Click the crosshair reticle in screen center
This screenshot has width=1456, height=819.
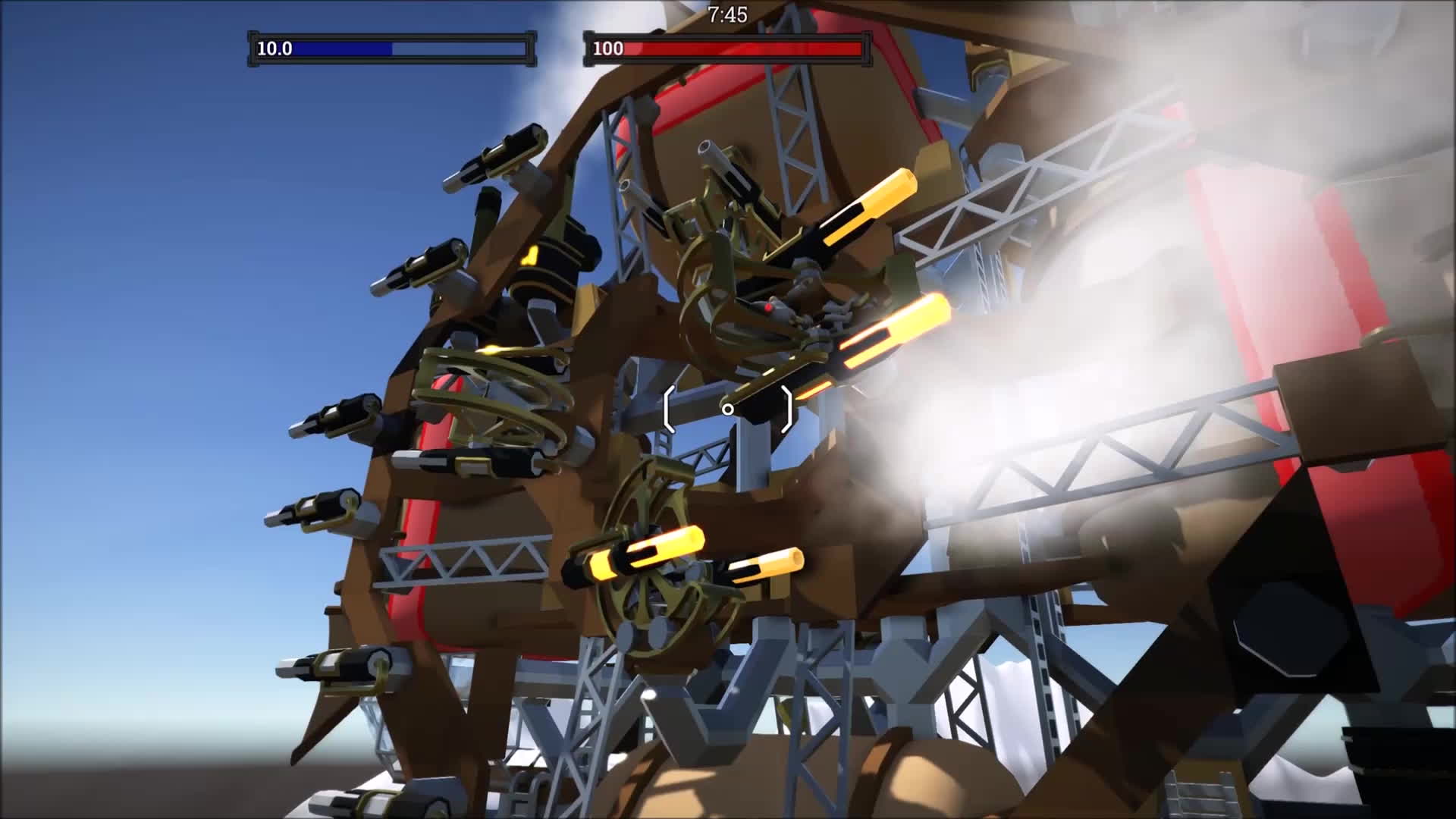point(728,409)
